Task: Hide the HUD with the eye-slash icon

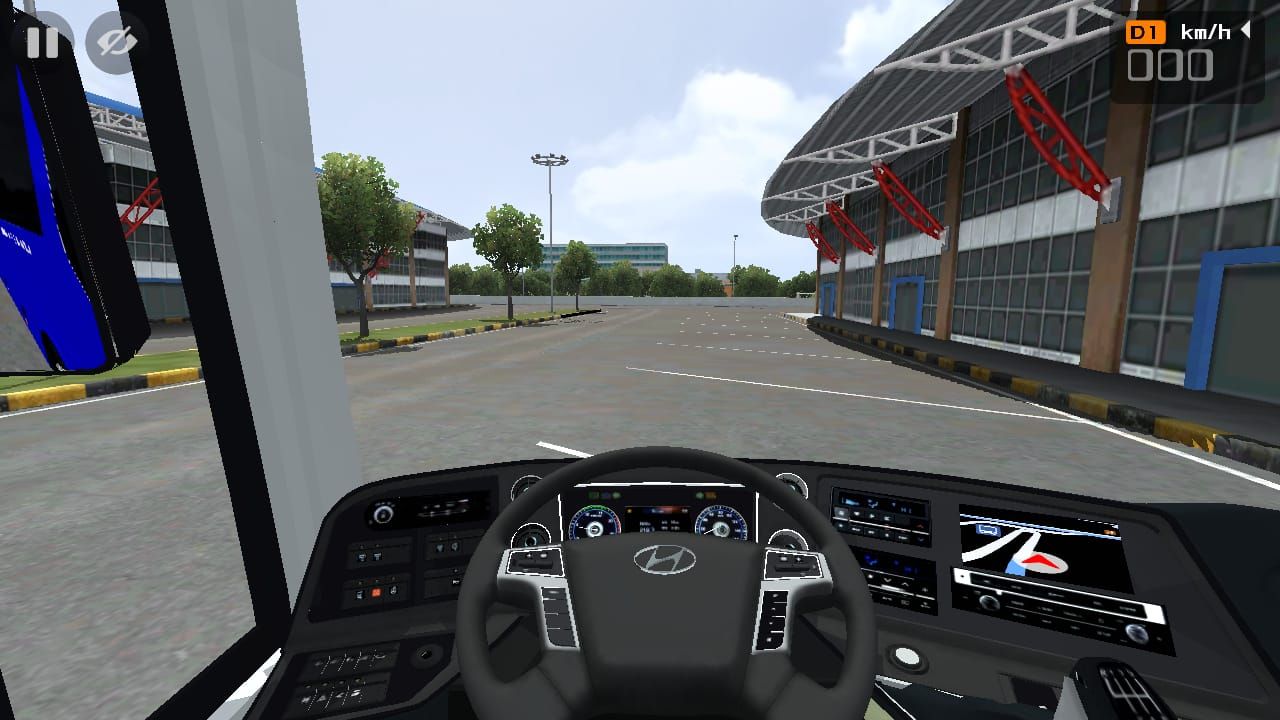Action: click(111, 43)
